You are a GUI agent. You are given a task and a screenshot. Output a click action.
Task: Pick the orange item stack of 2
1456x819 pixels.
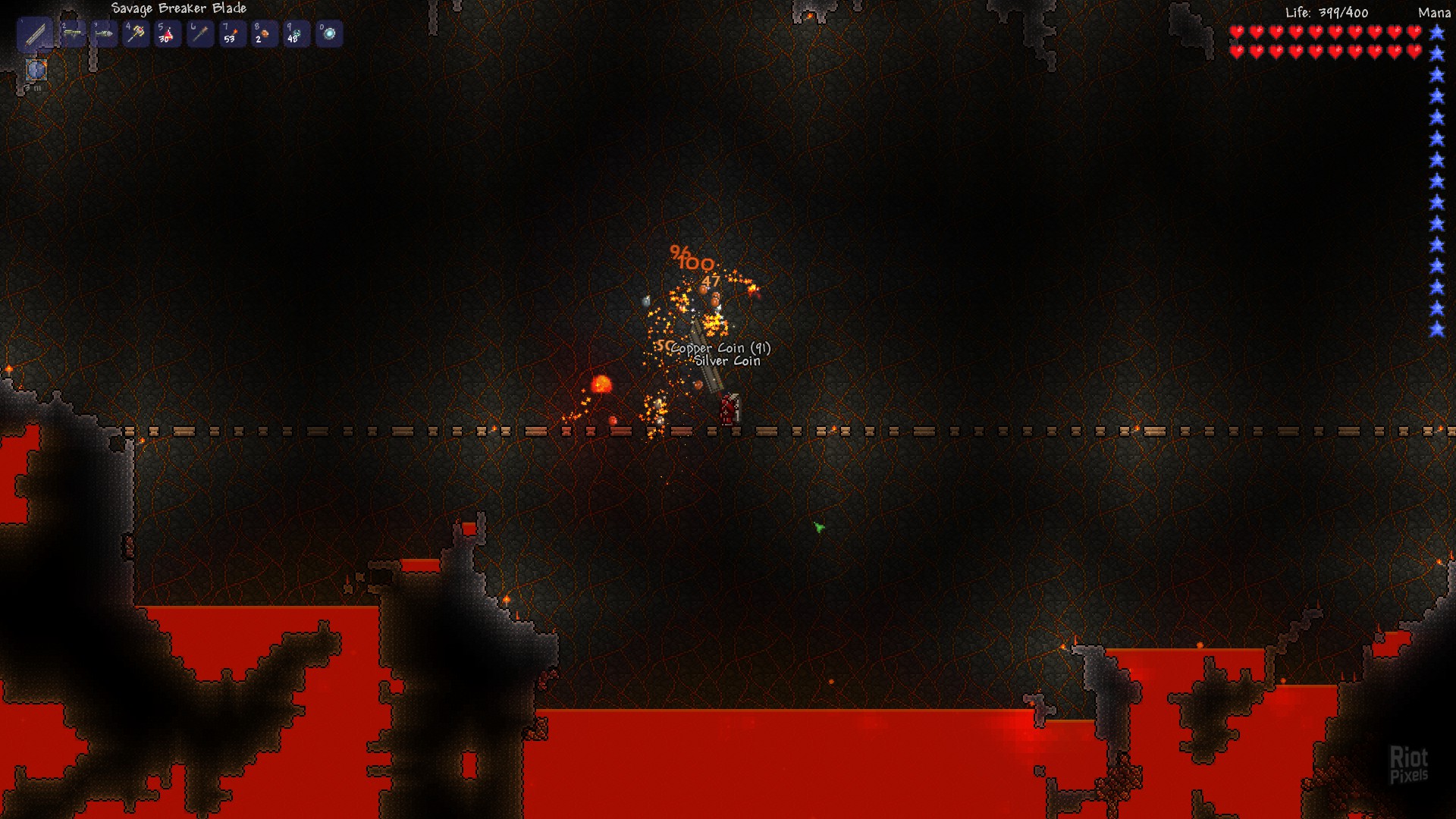click(264, 34)
